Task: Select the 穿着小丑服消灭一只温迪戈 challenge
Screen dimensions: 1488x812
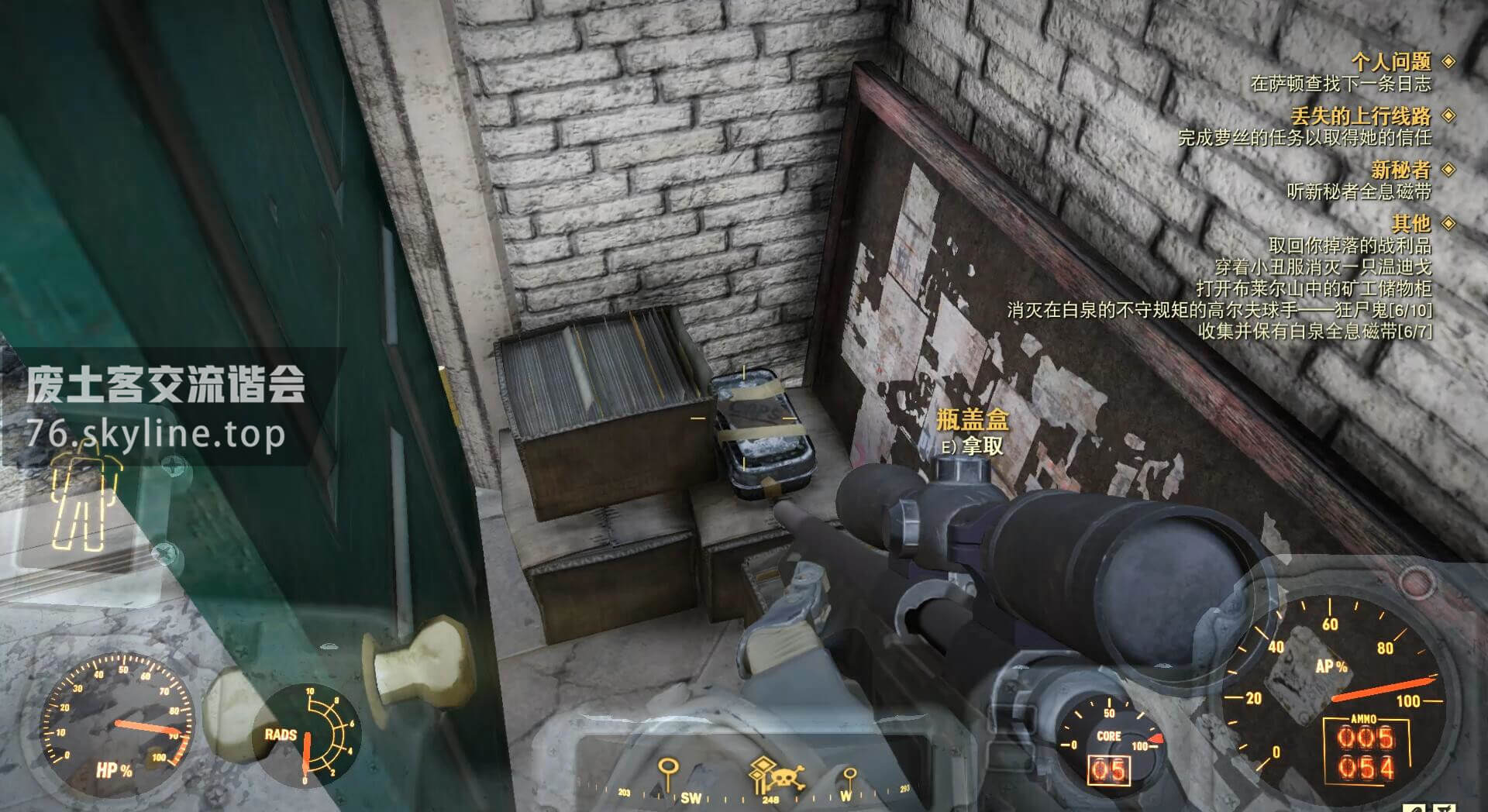Action: click(x=1322, y=267)
